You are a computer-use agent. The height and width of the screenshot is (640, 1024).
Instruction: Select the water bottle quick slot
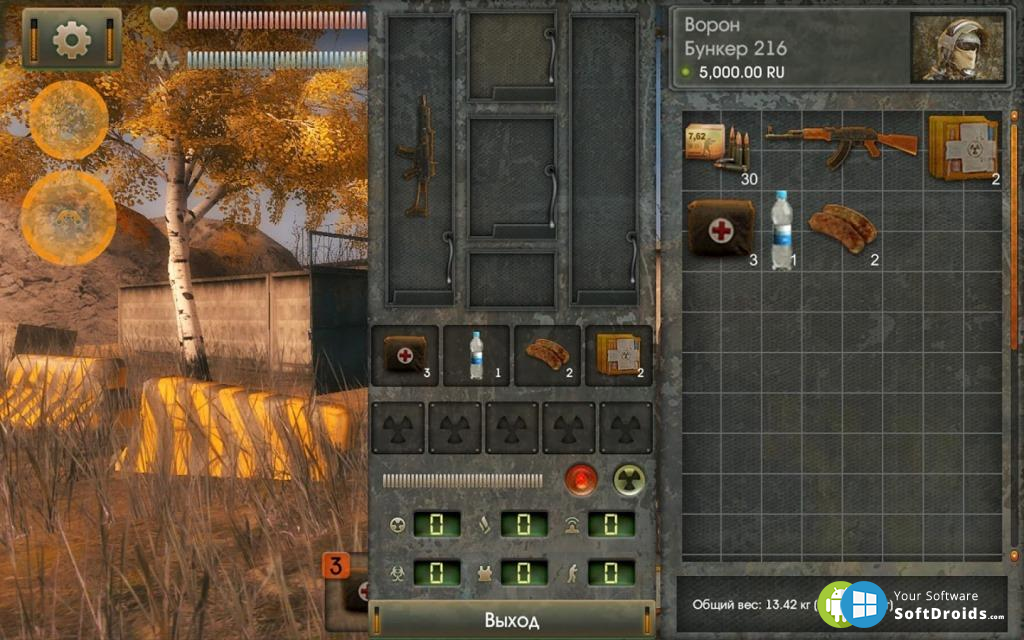tap(476, 355)
